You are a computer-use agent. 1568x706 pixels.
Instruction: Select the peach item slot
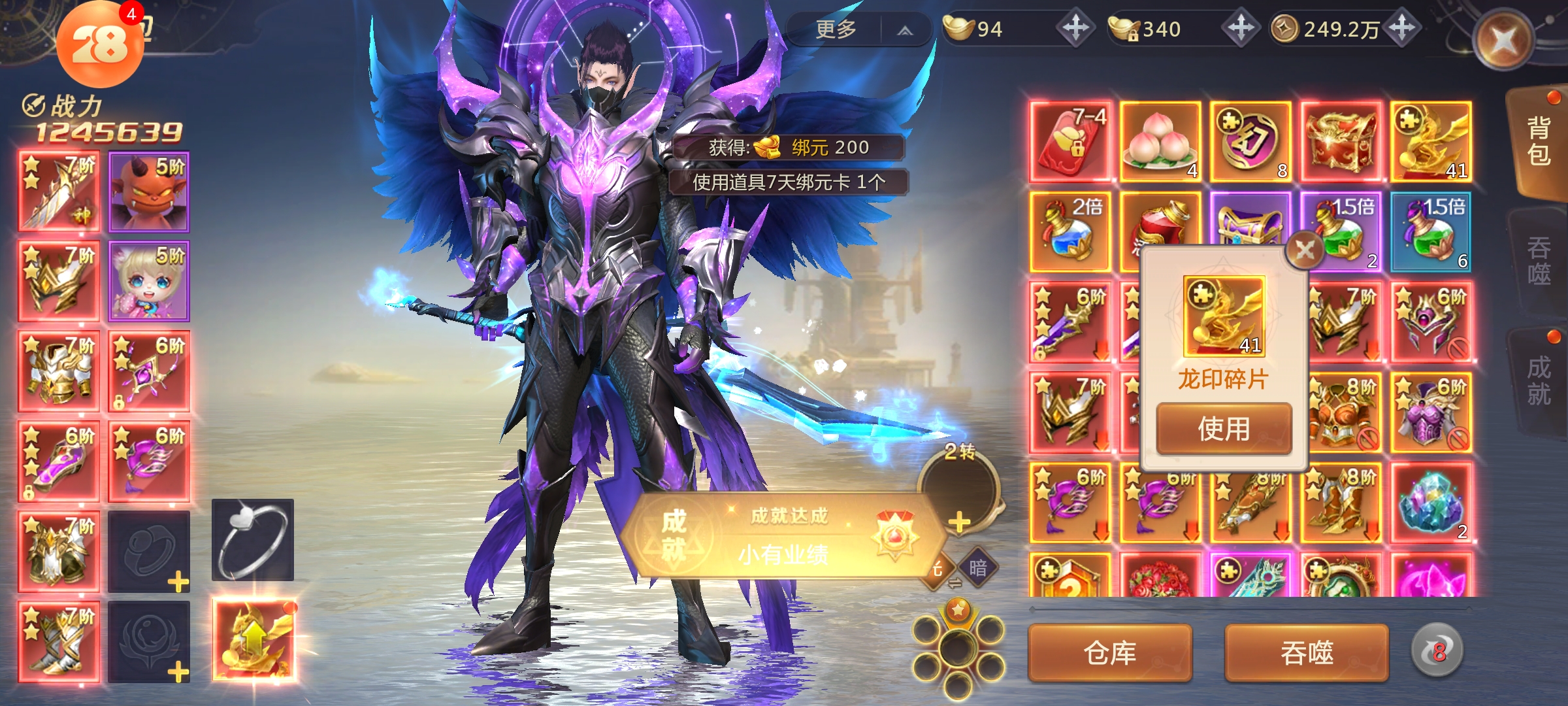point(1160,141)
